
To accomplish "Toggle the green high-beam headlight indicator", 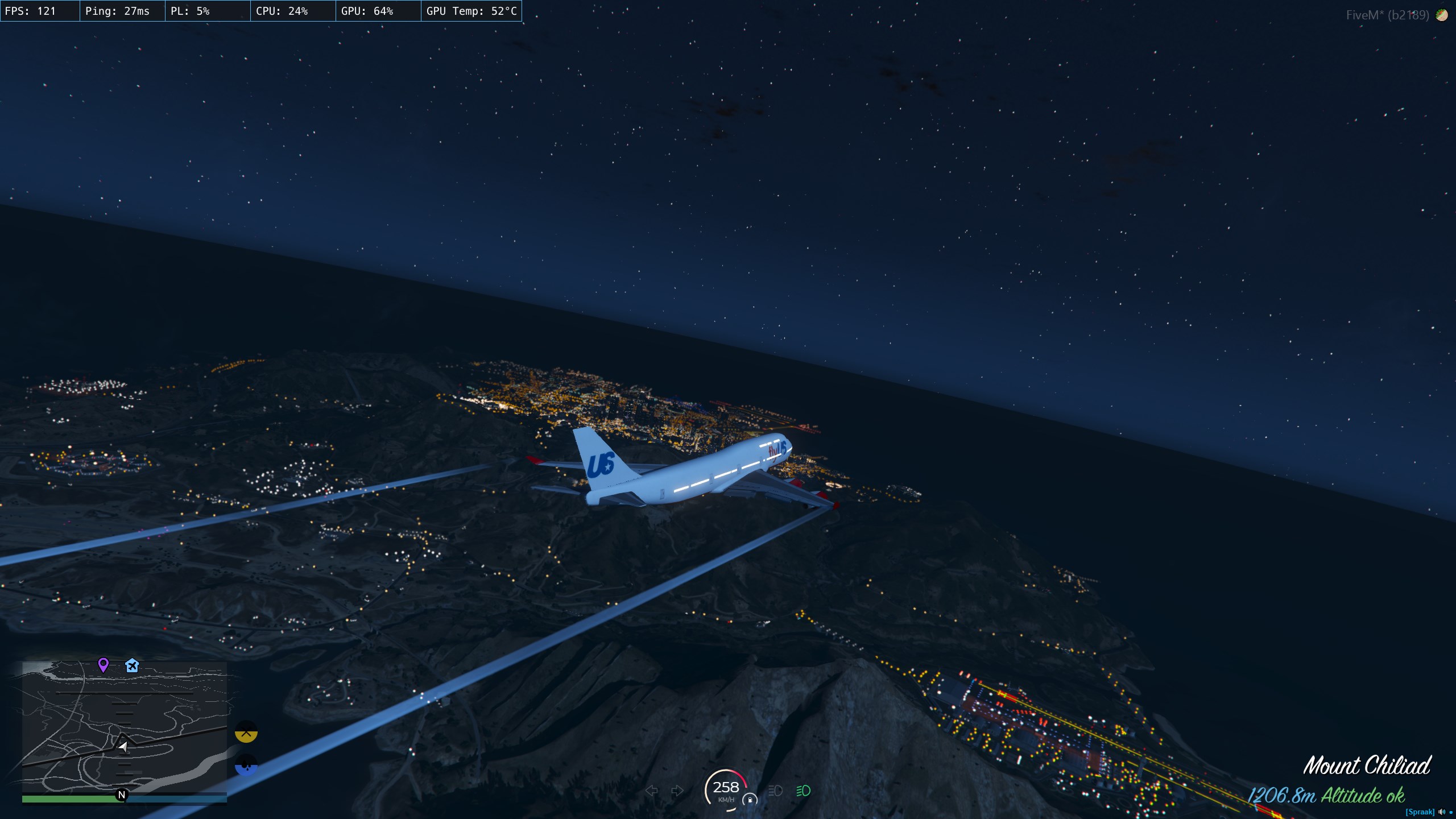I will click(803, 791).
